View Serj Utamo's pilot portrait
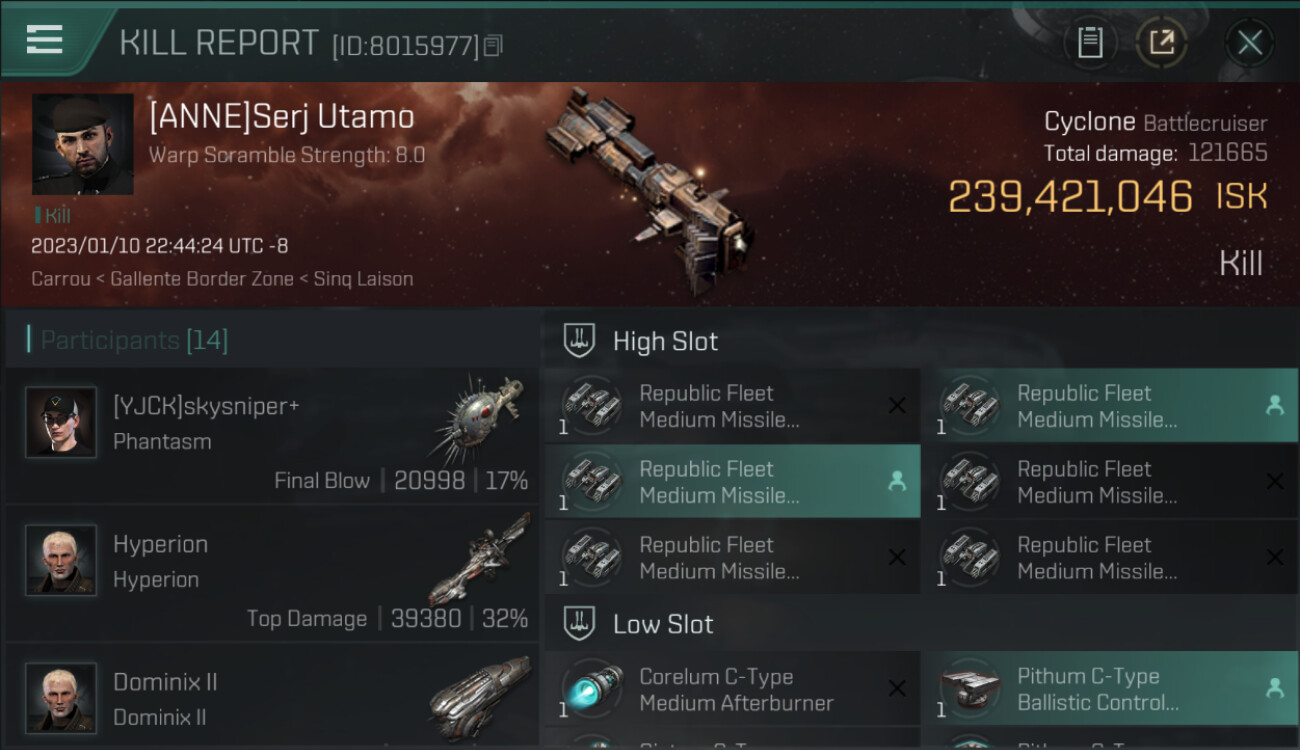Screen dimensions: 1300x750 82,144
